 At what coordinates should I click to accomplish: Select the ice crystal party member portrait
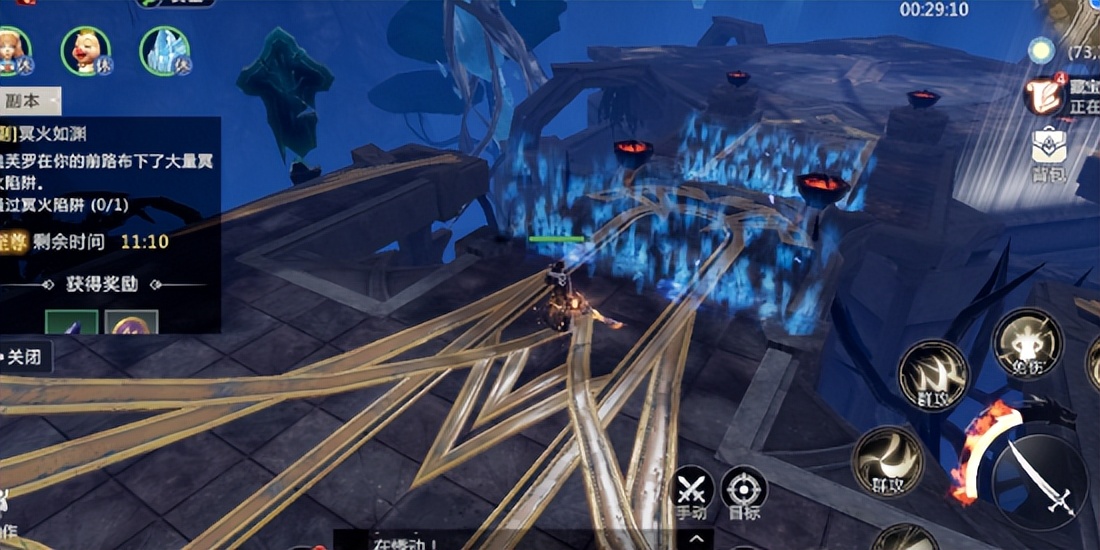164,50
